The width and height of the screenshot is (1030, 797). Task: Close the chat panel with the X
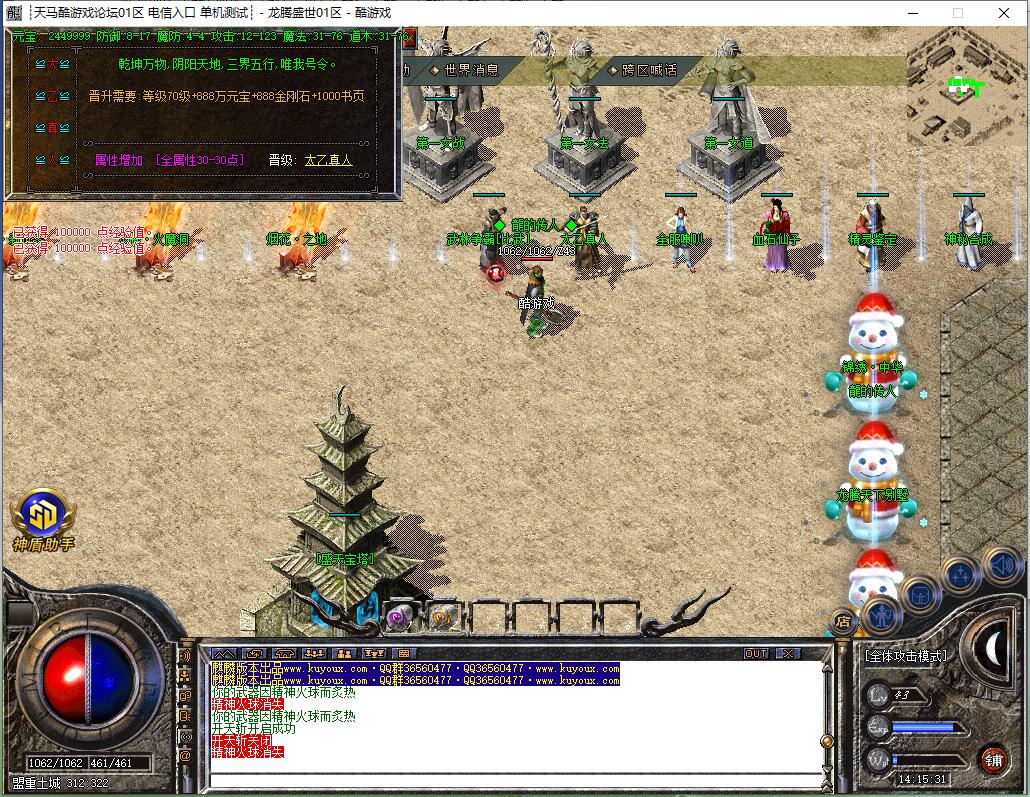point(788,653)
